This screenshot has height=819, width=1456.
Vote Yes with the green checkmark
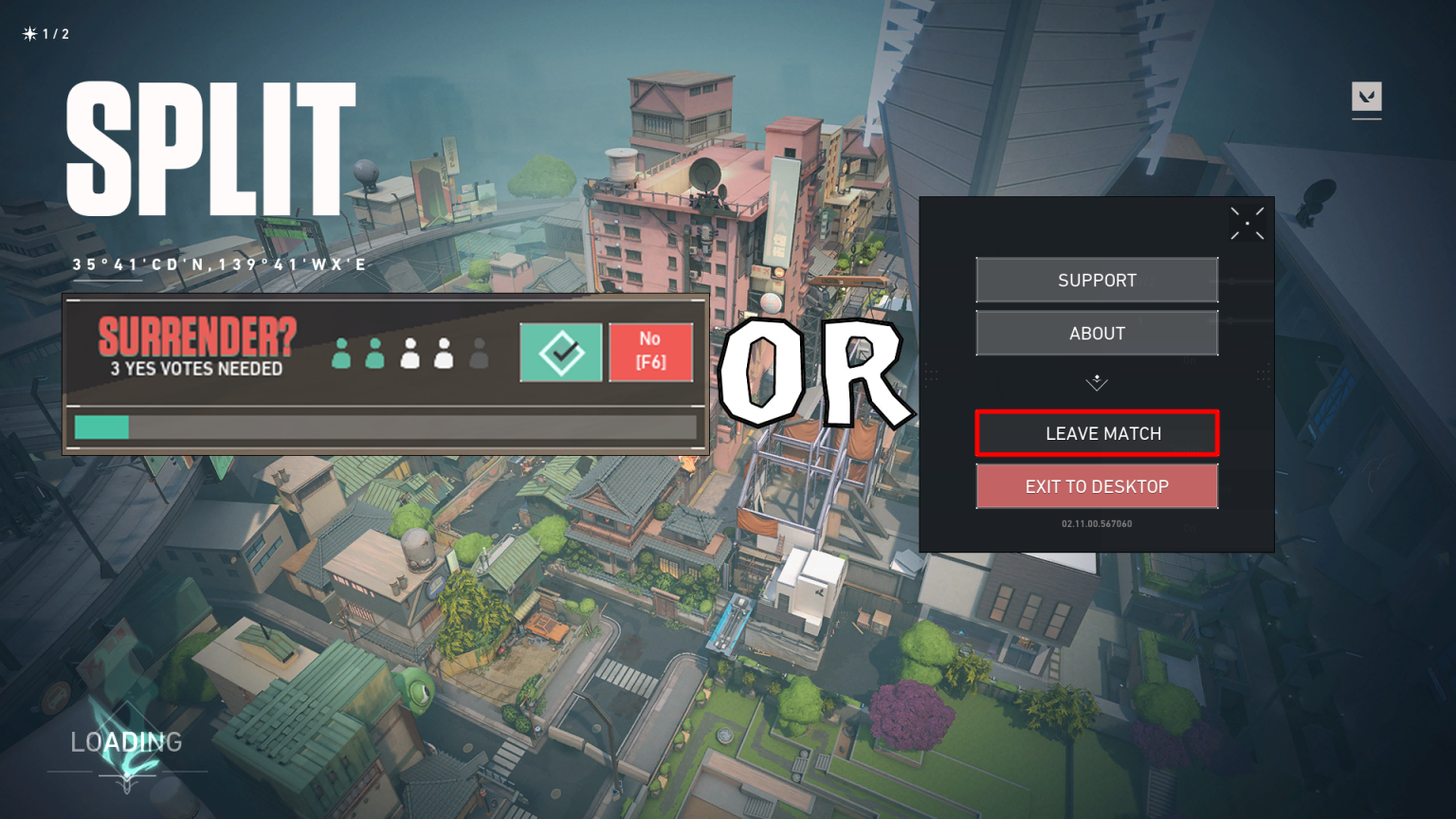pyautogui.click(x=560, y=352)
